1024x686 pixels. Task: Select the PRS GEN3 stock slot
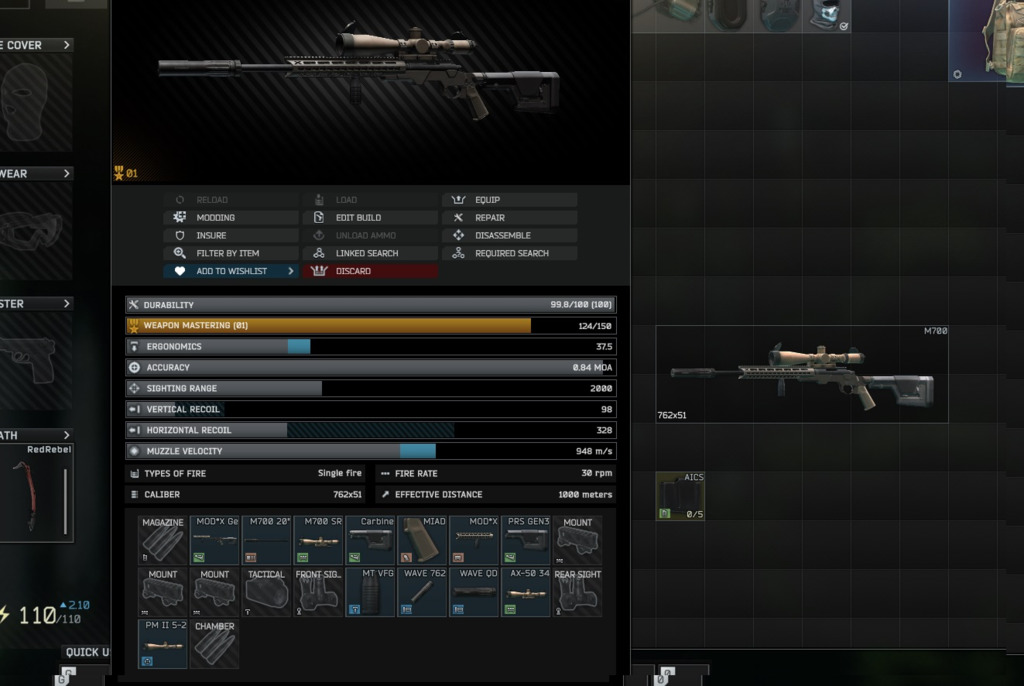coord(526,541)
